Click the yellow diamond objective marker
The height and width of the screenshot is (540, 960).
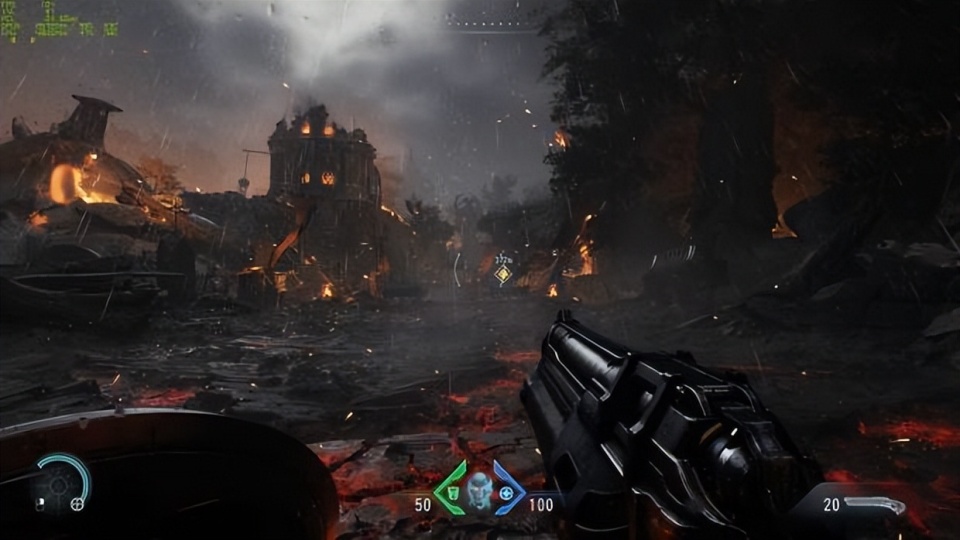pyautogui.click(x=503, y=274)
